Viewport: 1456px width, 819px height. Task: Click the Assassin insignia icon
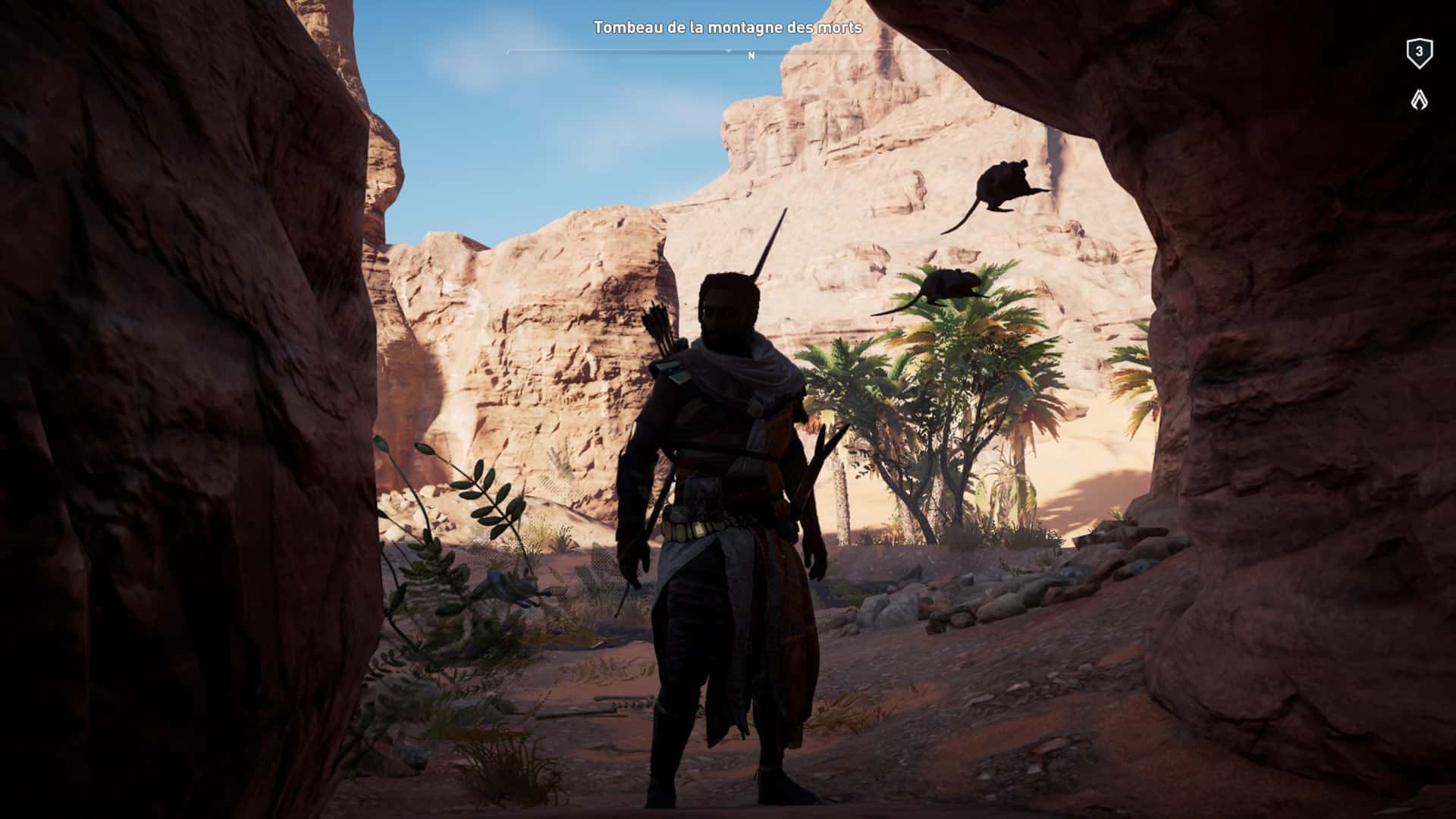point(1419,100)
